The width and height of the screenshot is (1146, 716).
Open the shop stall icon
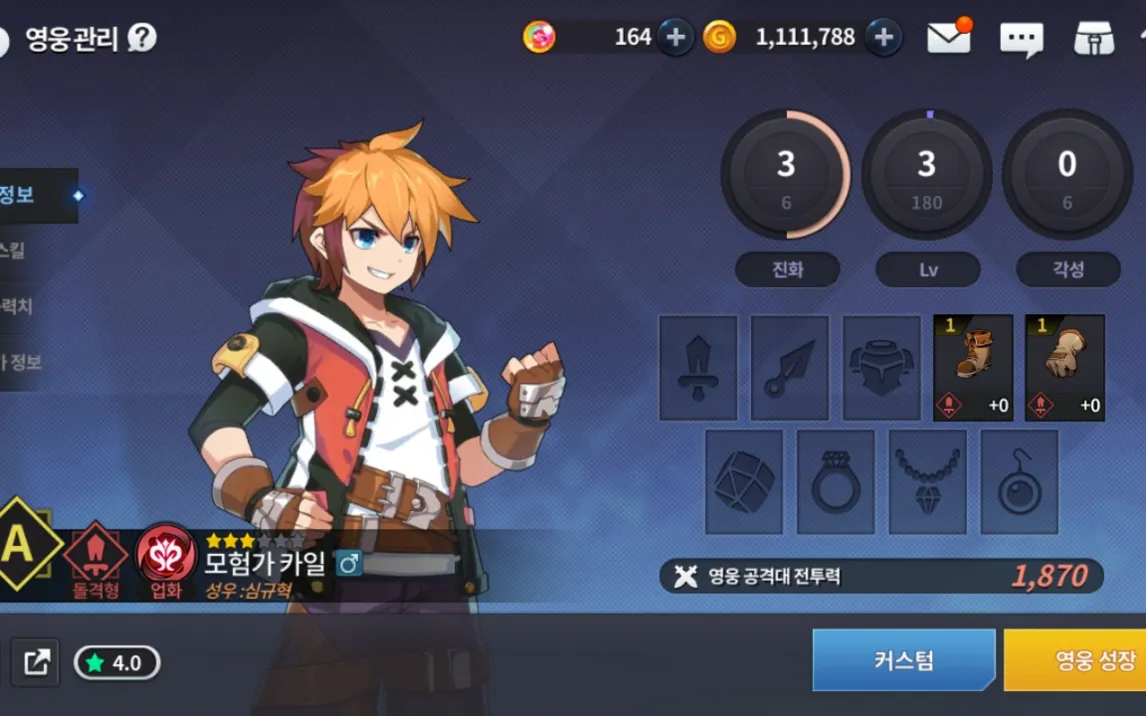tap(1093, 38)
